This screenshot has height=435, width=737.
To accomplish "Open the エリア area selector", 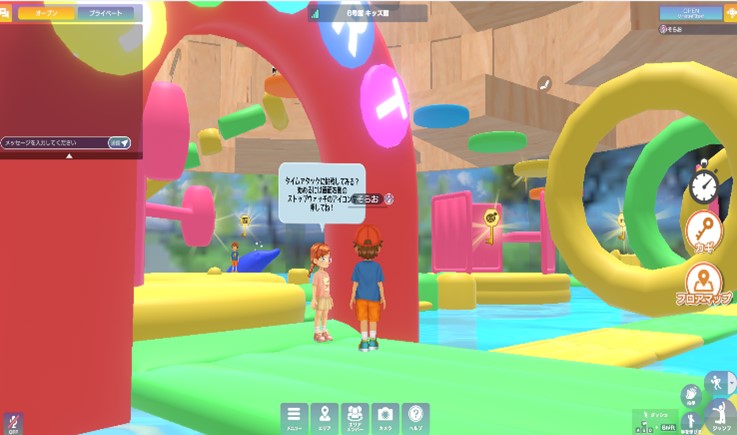I will pyautogui.click(x=323, y=416).
